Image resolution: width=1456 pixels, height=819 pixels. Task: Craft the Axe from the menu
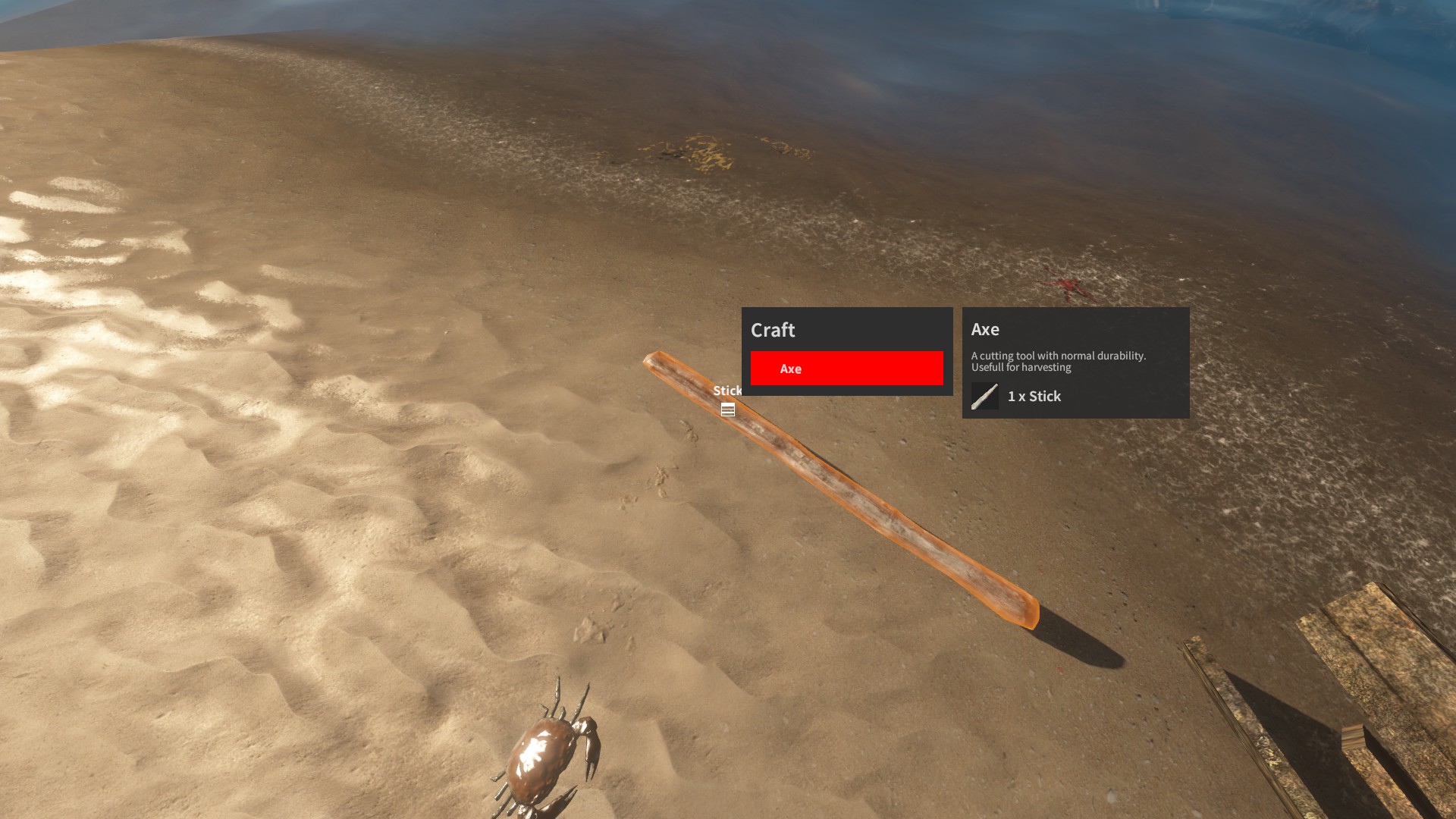[846, 369]
